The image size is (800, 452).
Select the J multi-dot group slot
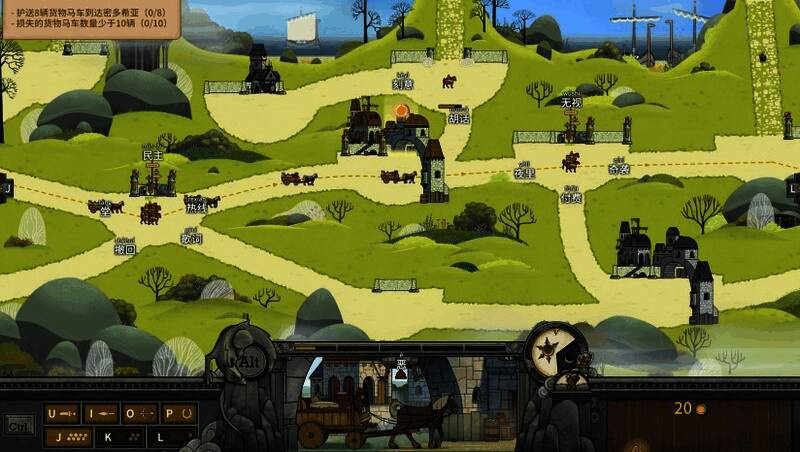[x=71, y=436]
